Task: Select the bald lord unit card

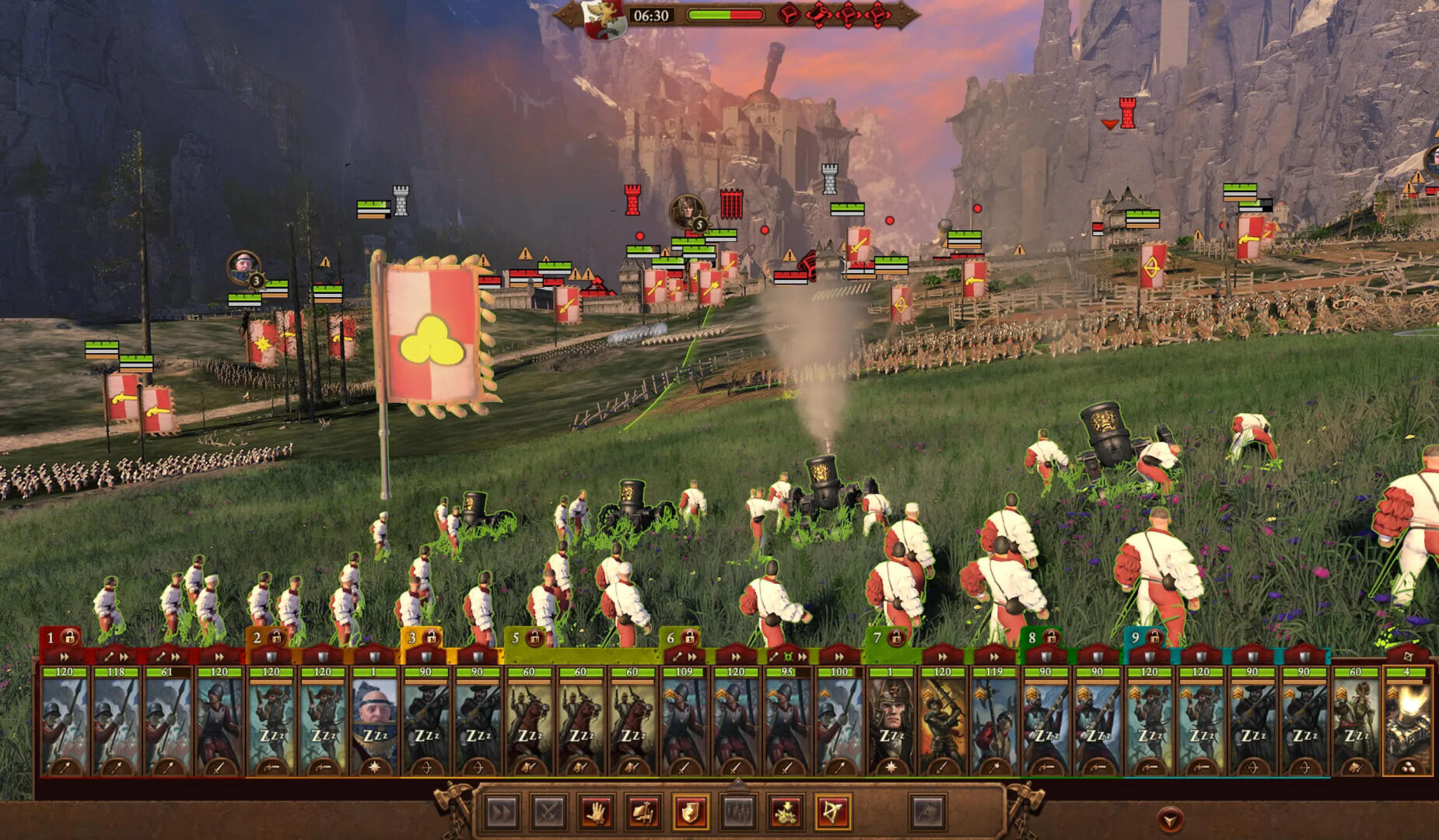Action: pos(374,723)
